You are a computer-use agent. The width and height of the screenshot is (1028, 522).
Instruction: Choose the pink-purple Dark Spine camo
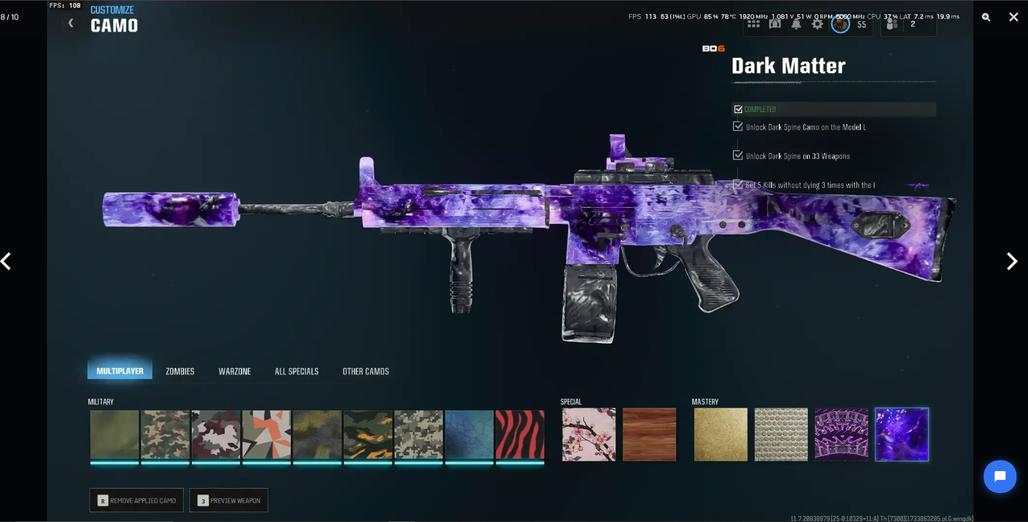841,434
